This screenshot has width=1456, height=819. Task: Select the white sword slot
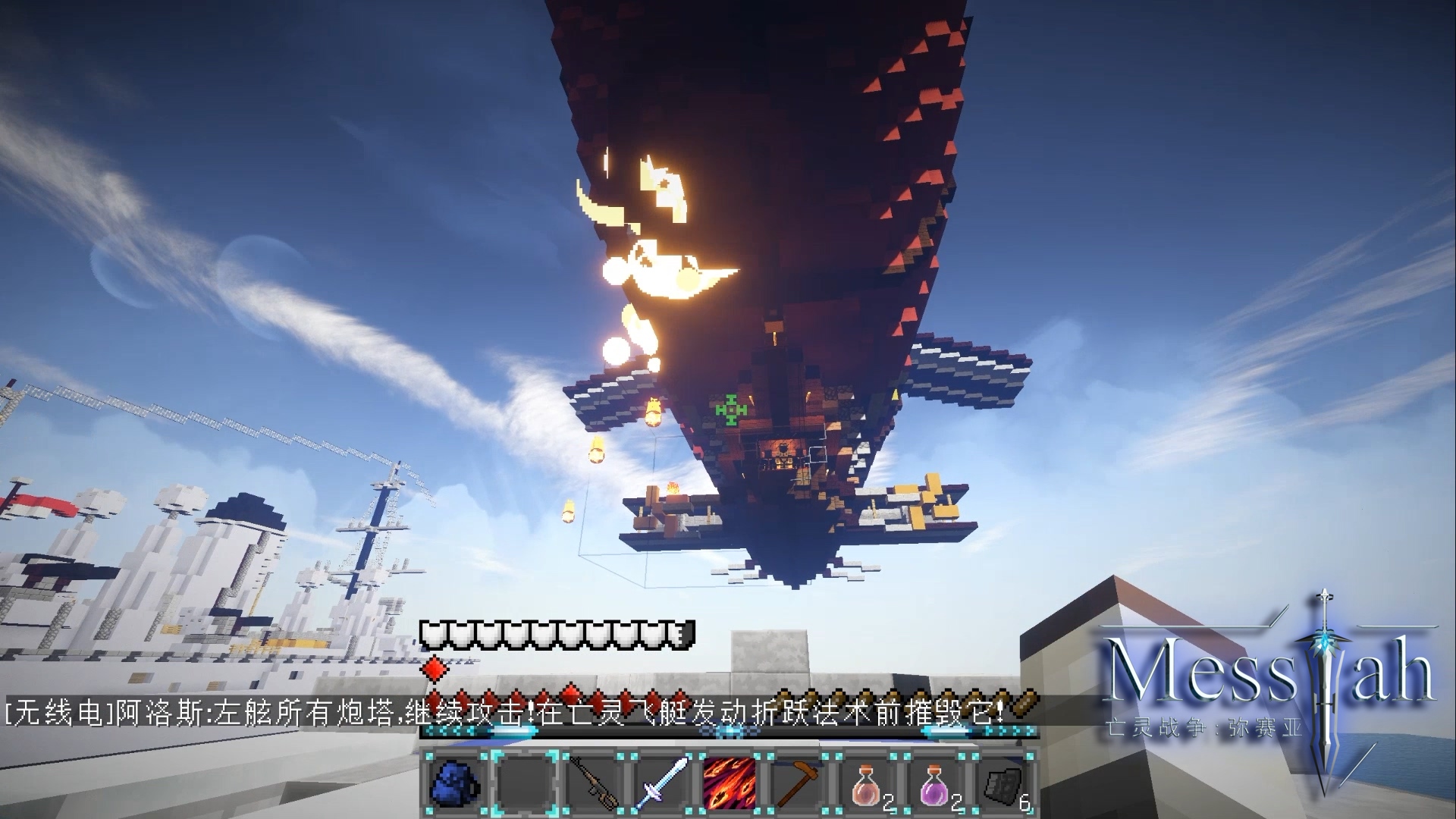664,782
